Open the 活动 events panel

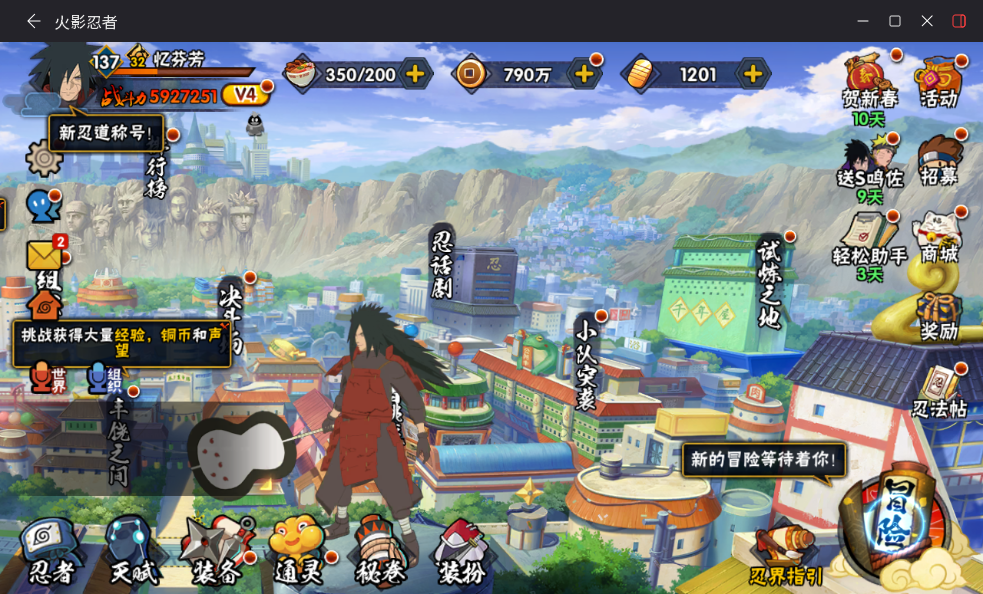(940, 83)
